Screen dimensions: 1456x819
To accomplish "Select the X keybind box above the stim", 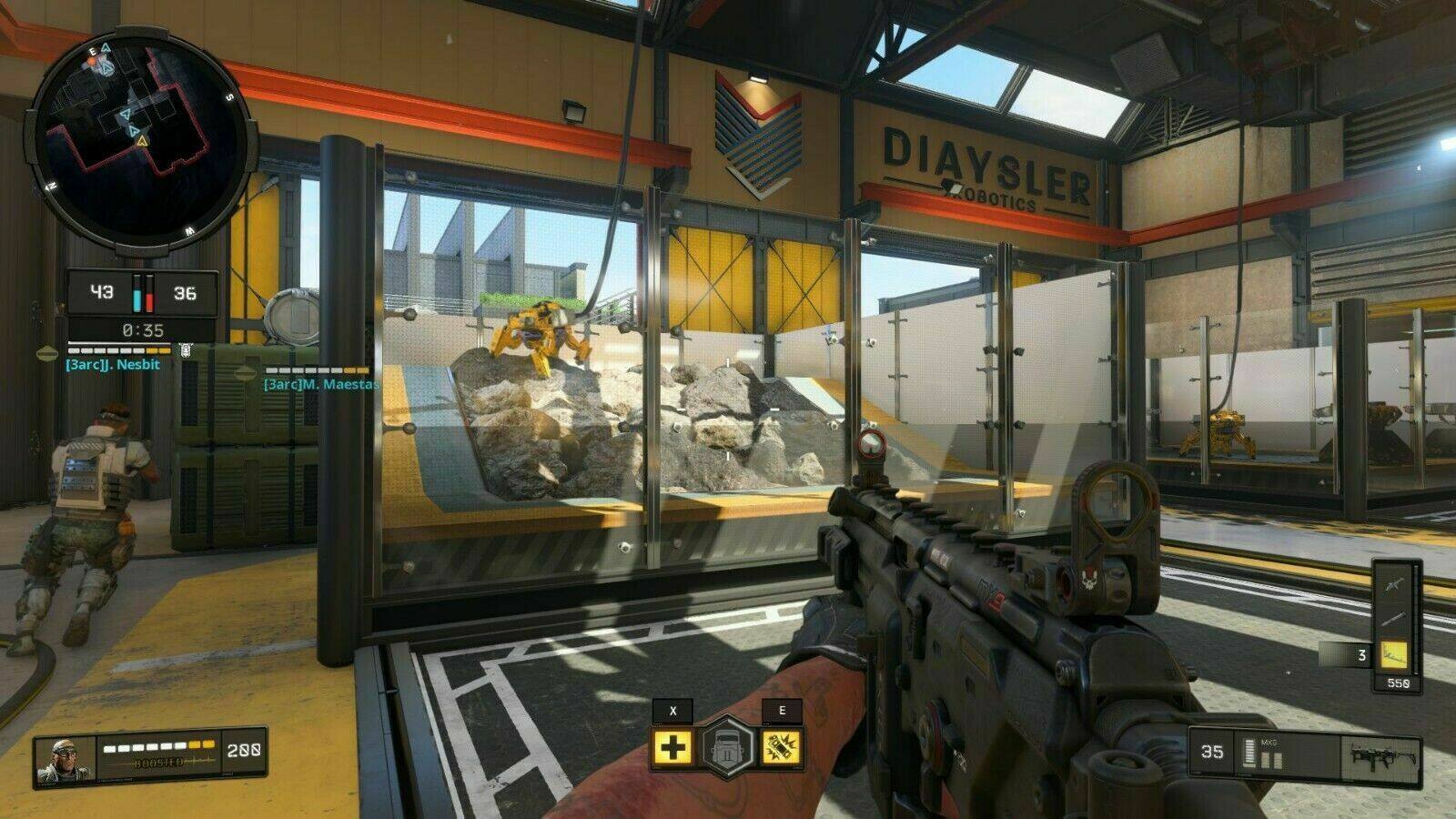I will 673,711.
